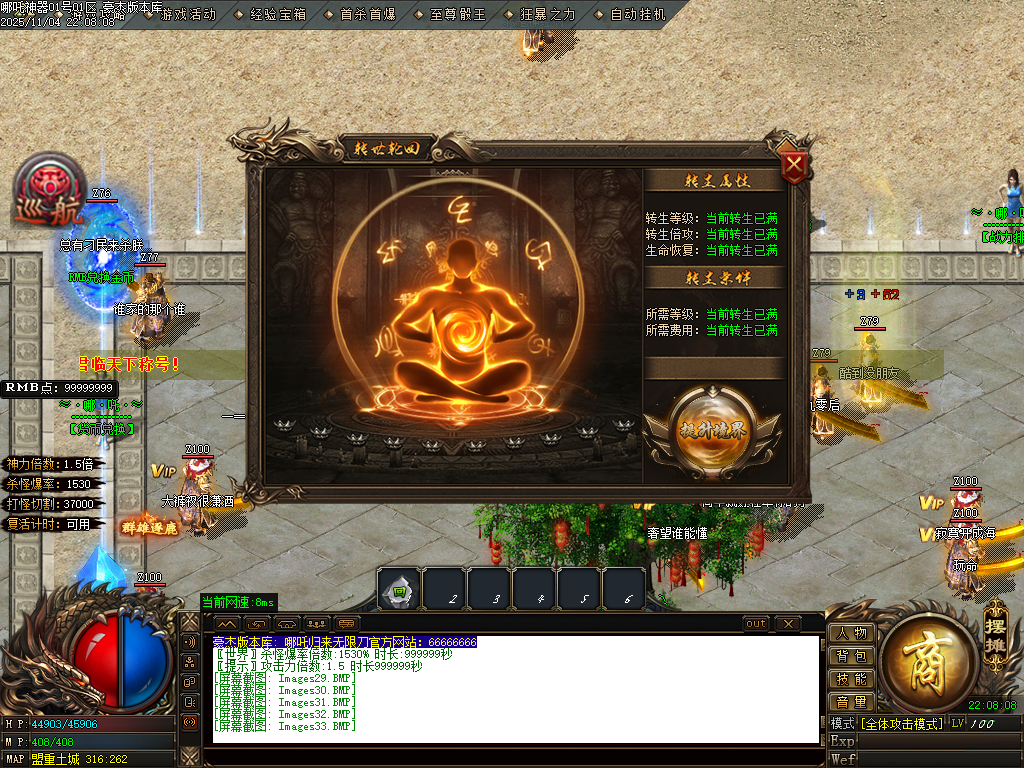Open the 音里 sound settings button

click(851, 702)
